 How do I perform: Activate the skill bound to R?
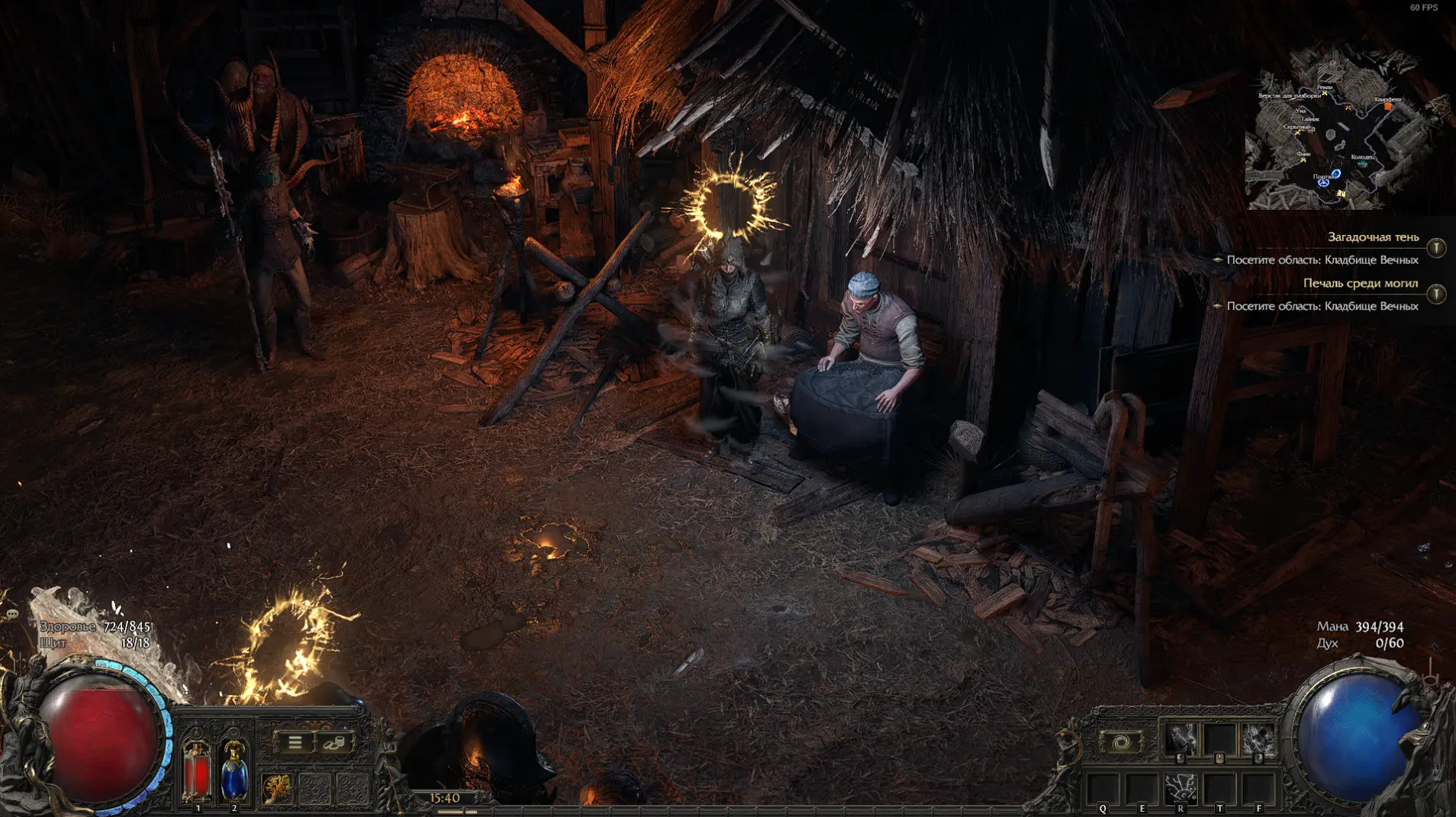coord(1181,787)
